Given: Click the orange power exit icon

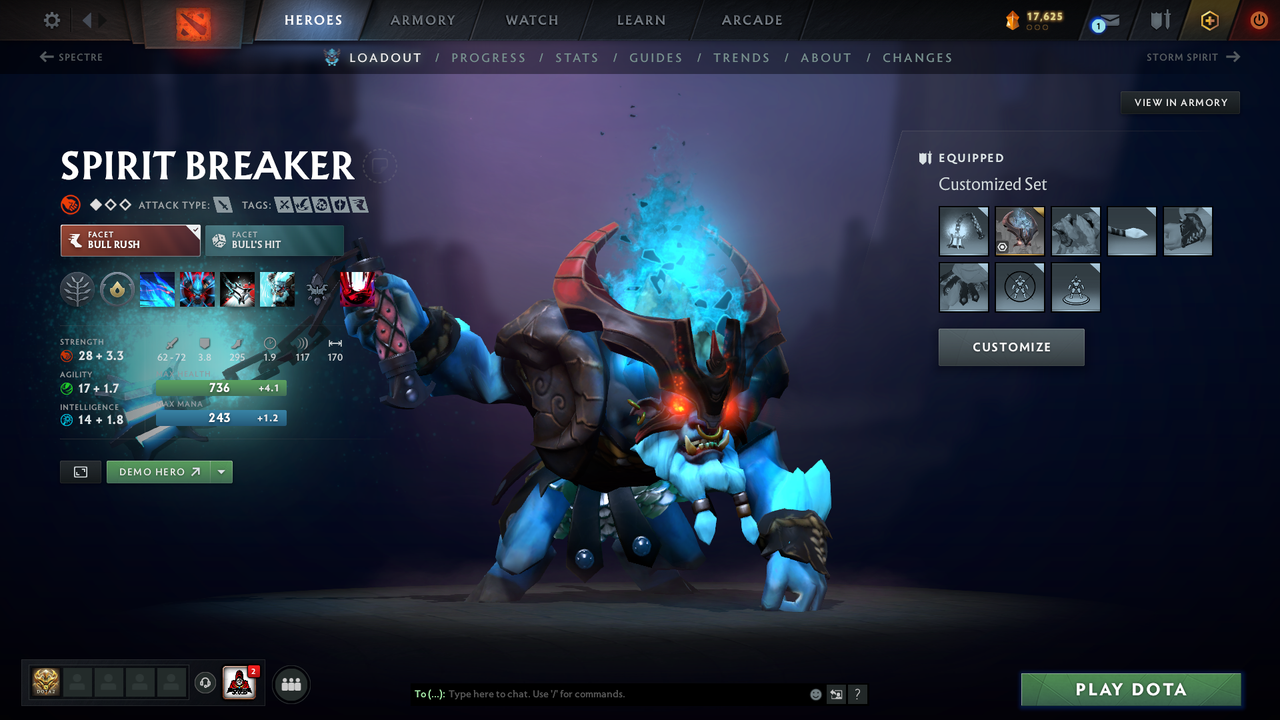Looking at the screenshot, I should [1258, 19].
